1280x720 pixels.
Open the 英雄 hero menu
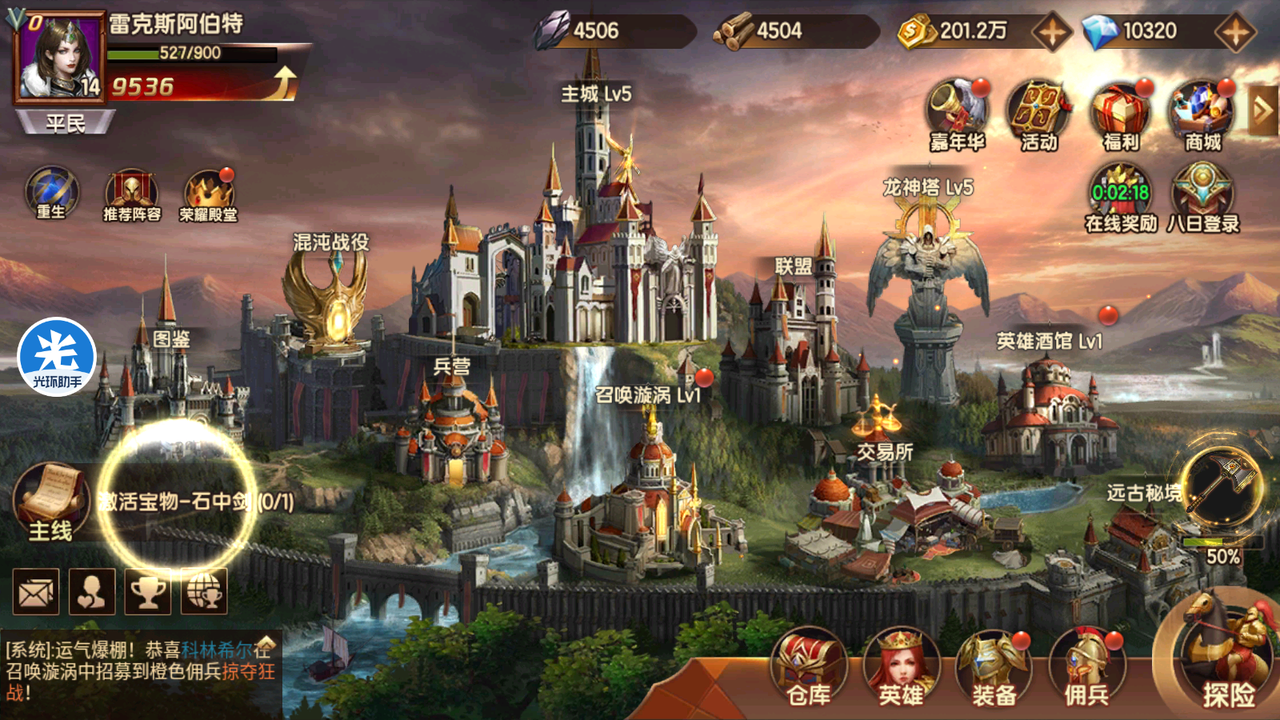(900, 664)
